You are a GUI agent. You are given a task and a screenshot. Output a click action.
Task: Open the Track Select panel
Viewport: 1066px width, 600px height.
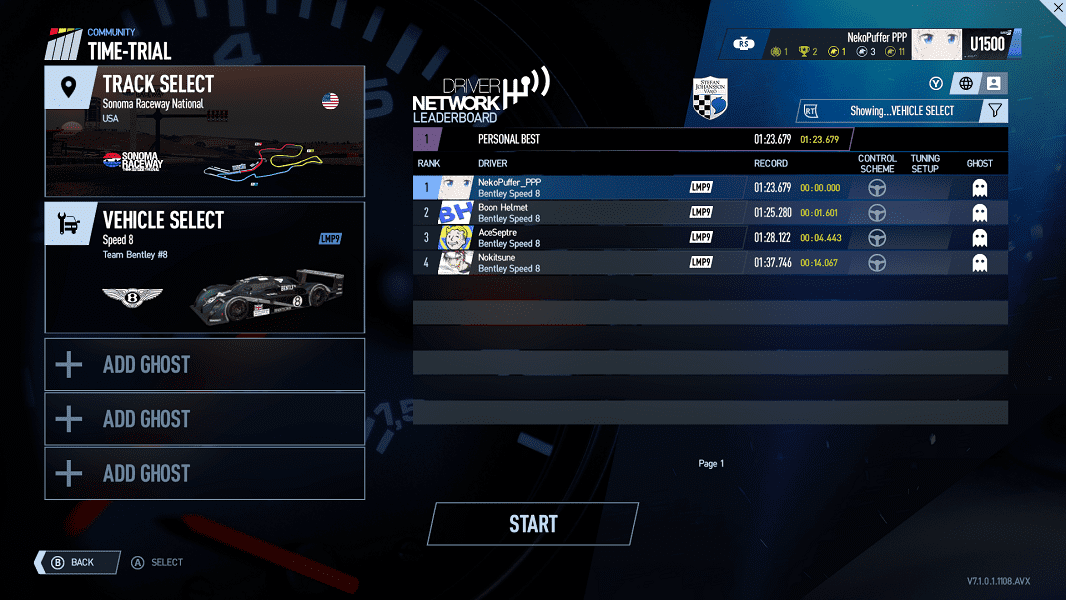coord(205,131)
